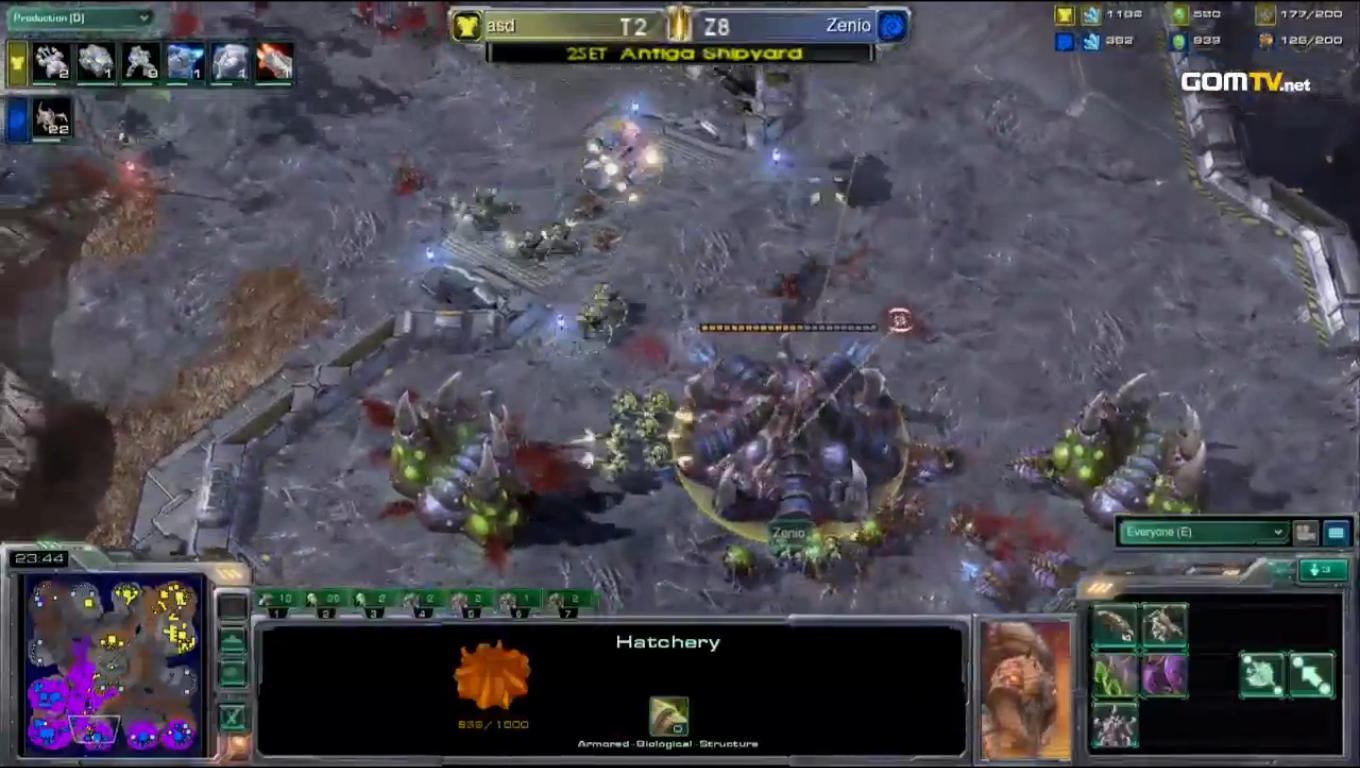This screenshot has width=1360, height=768.
Task: Select the Larva command icon
Action: coord(1114,626)
